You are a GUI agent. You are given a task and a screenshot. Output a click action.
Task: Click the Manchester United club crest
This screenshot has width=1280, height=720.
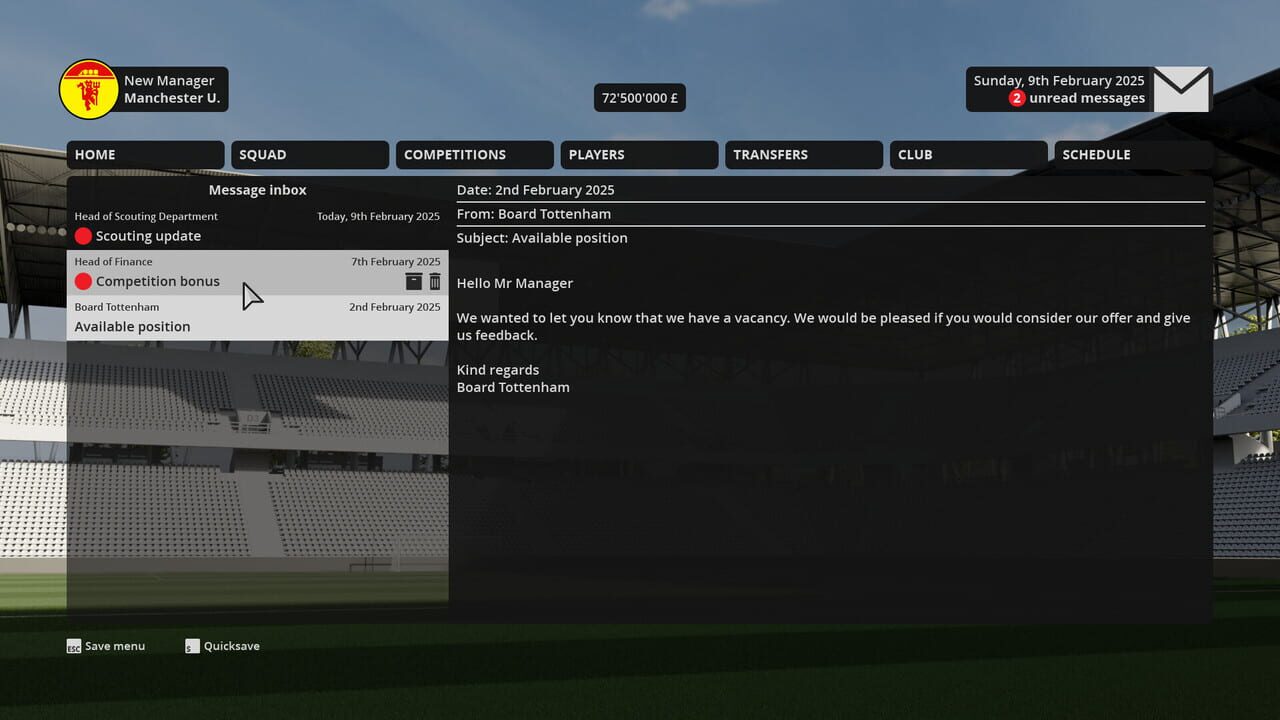[x=88, y=88]
